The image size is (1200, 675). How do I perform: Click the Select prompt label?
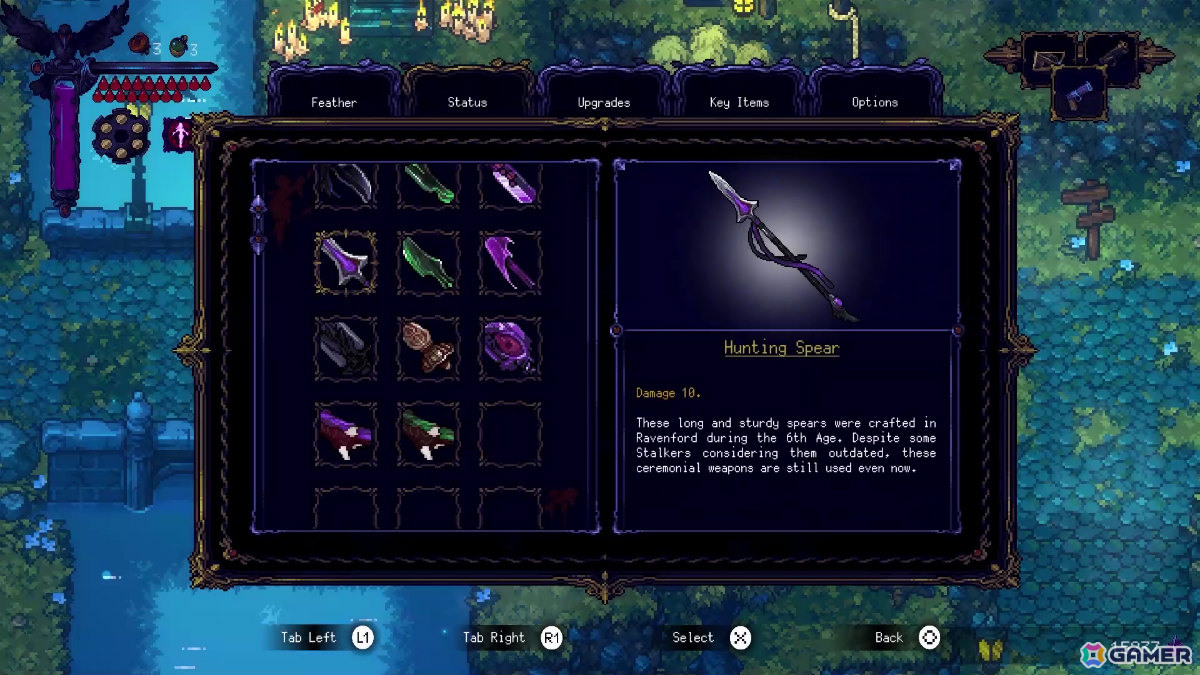[x=693, y=638]
